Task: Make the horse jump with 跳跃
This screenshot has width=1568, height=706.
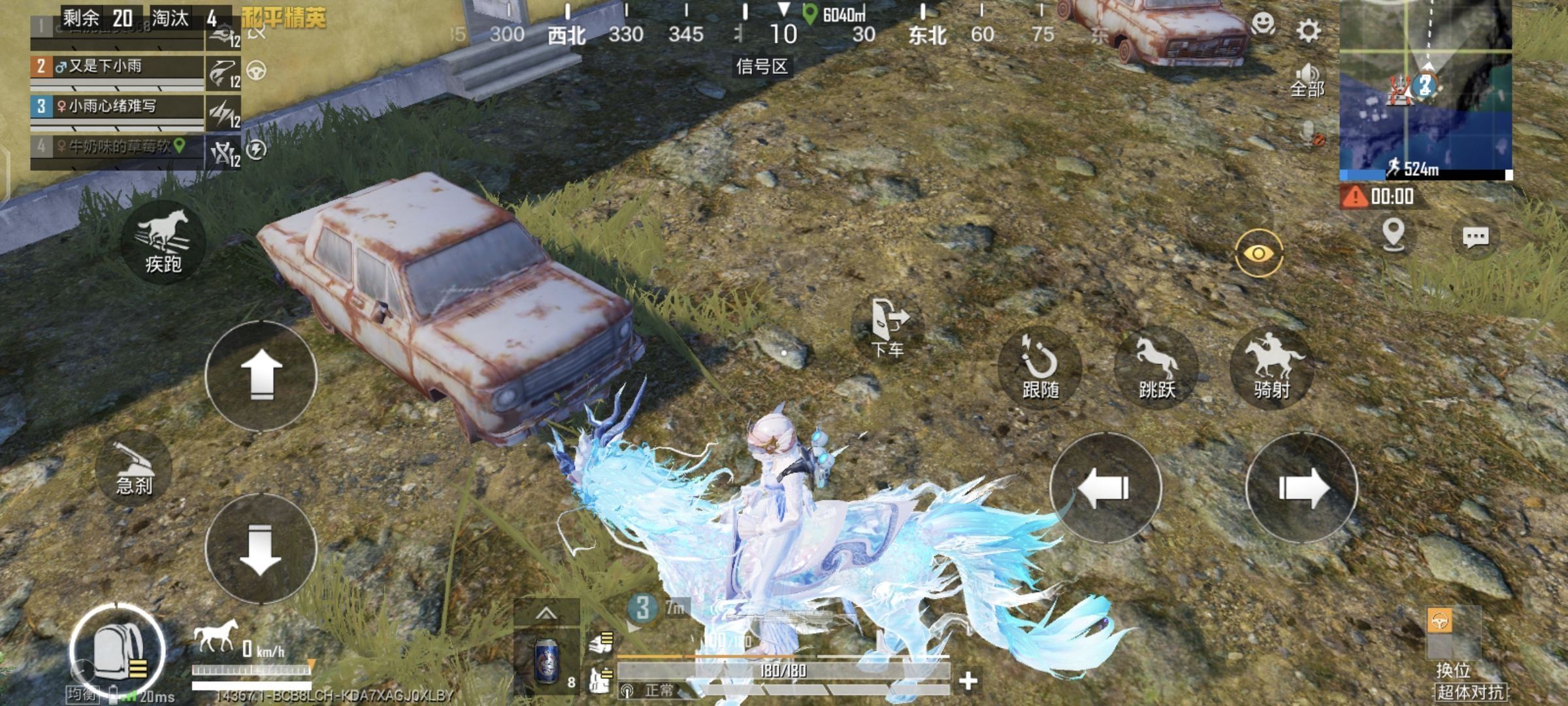Action: point(1156,367)
